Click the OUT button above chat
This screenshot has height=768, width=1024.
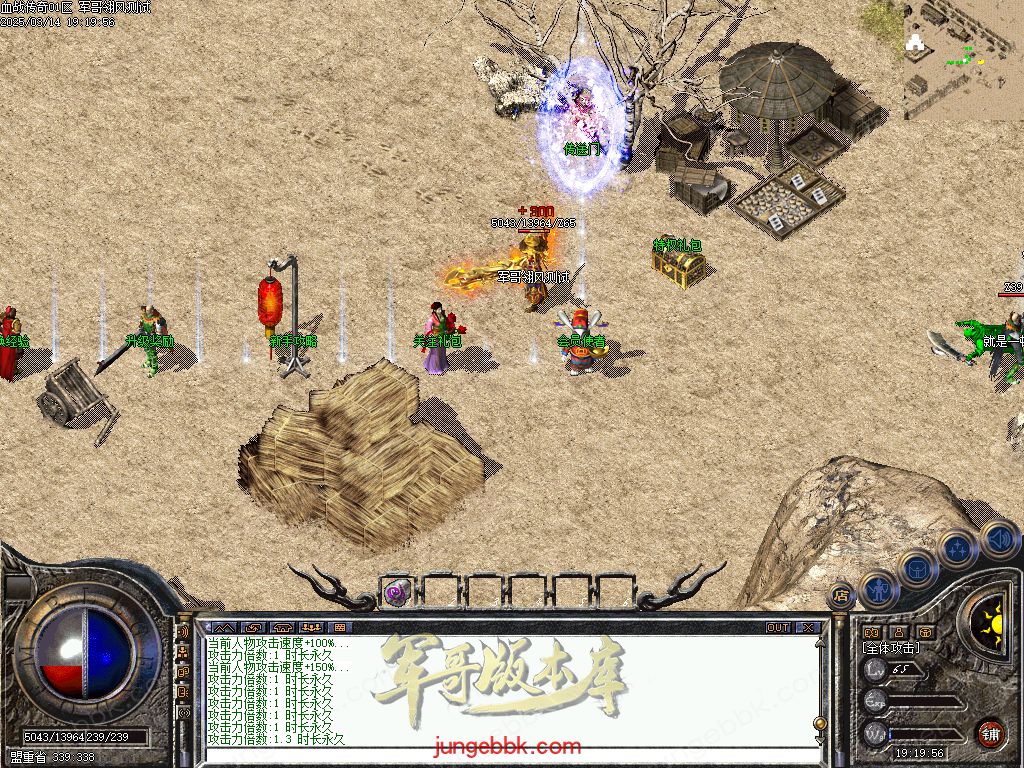tap(778, 628)
